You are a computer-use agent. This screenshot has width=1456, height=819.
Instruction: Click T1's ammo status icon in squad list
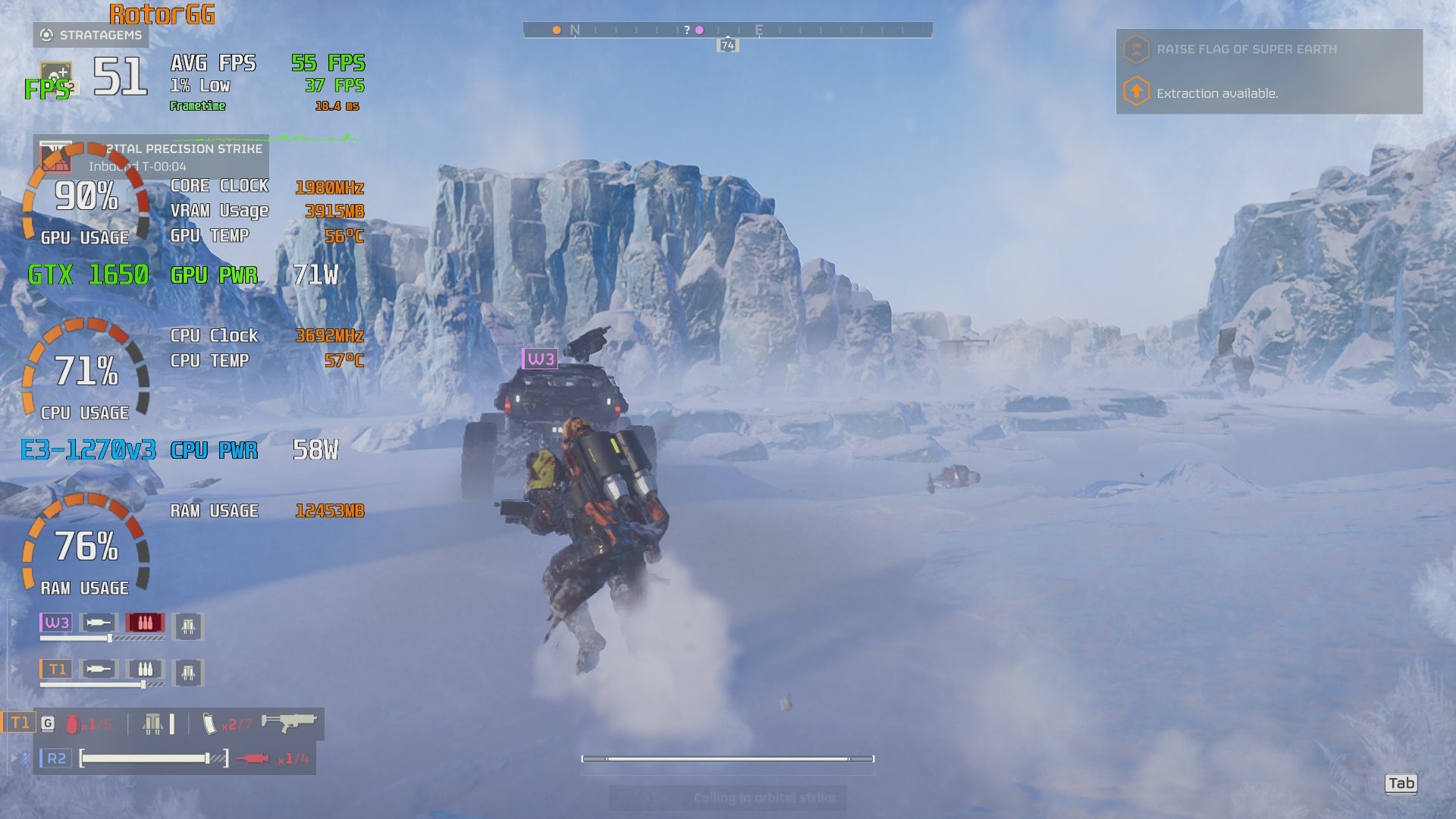tap(145, 670)
